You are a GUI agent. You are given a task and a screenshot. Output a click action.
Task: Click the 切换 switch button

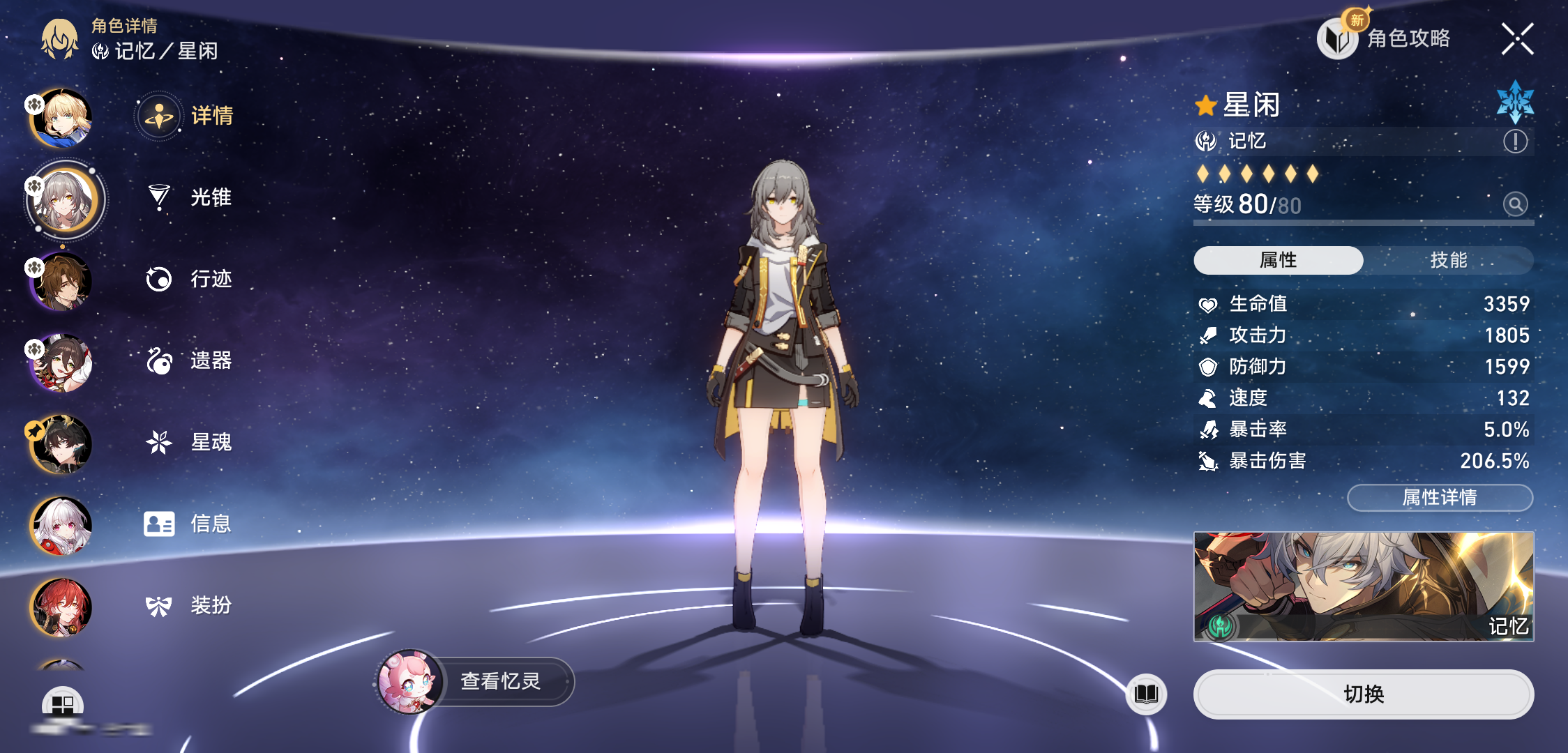[1363, 694]
